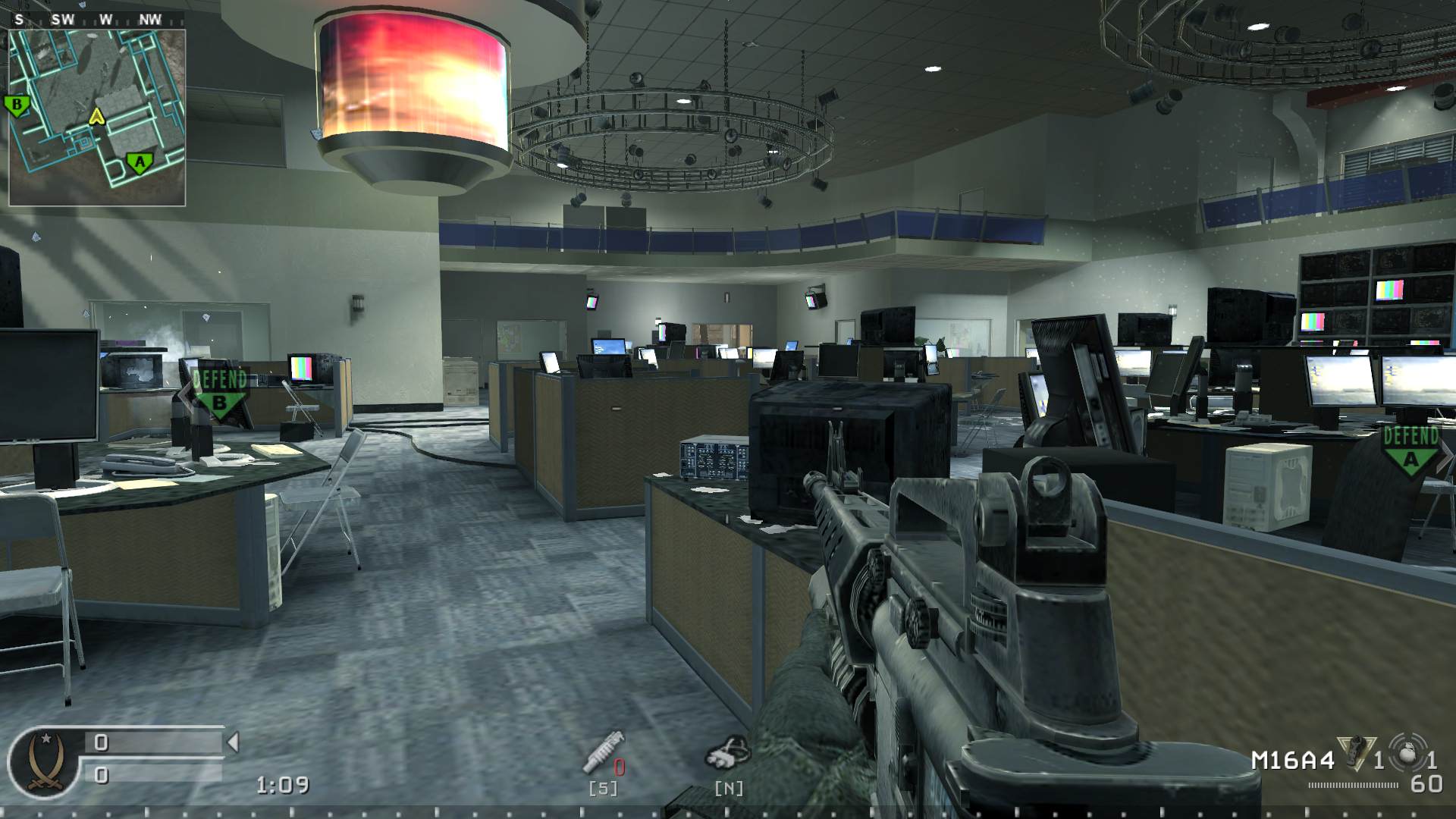
Task: Enable the red zero counter above [5]
Action: [x=619, y=767]
